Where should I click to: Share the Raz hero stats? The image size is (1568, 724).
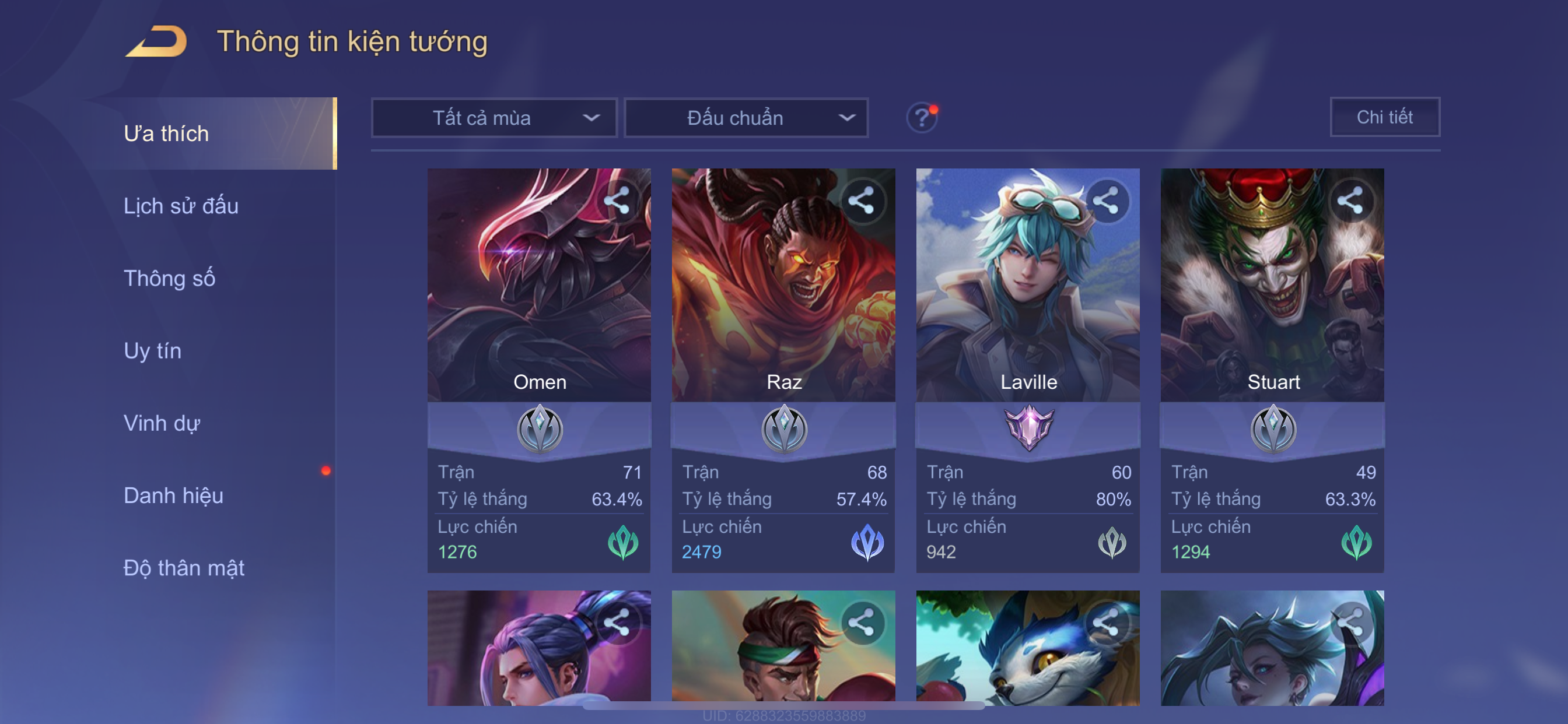(x=862, y=200)
